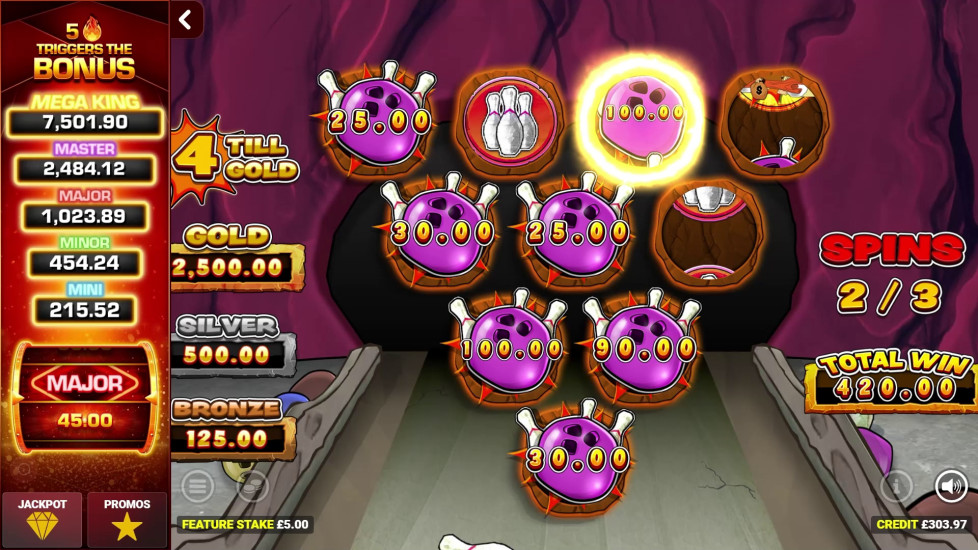Toggle the sound speaker button
Image resolution: width=978 pixels, height=550 pixels.
coord(950,486)
